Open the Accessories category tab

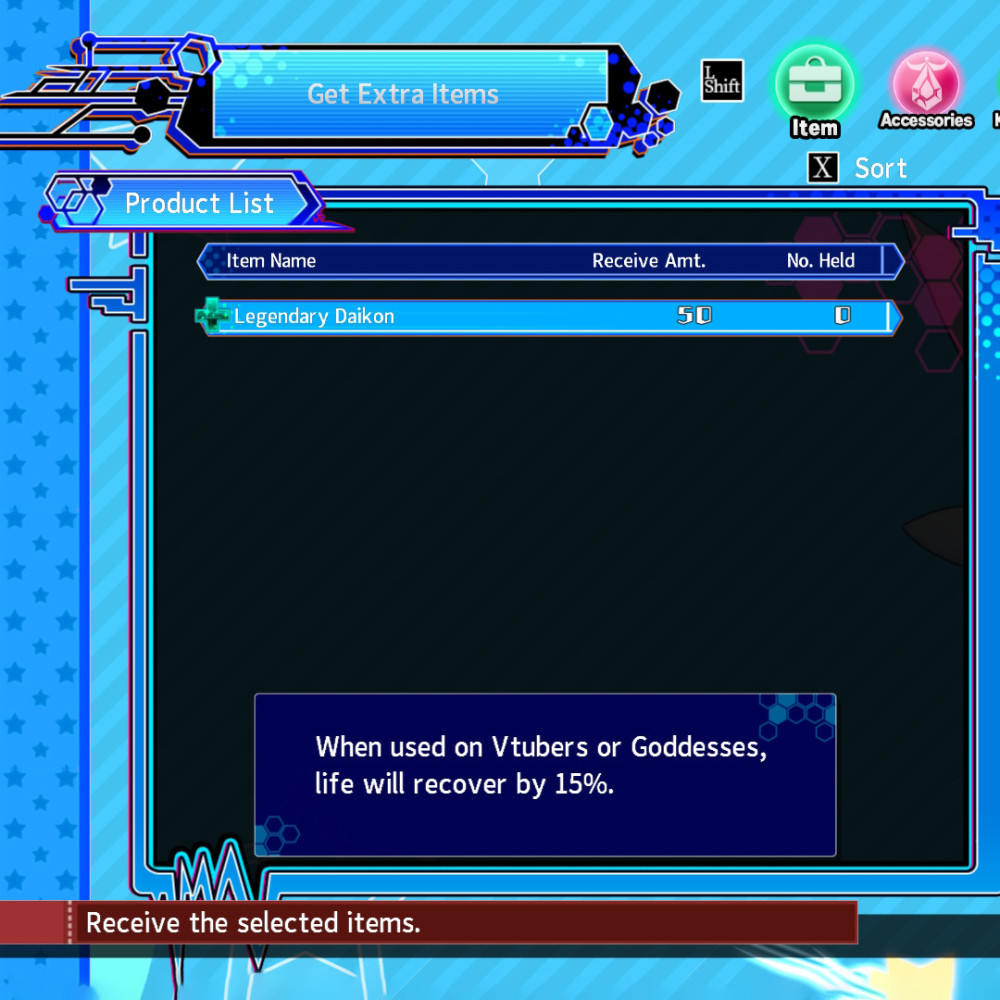[926, 88]
